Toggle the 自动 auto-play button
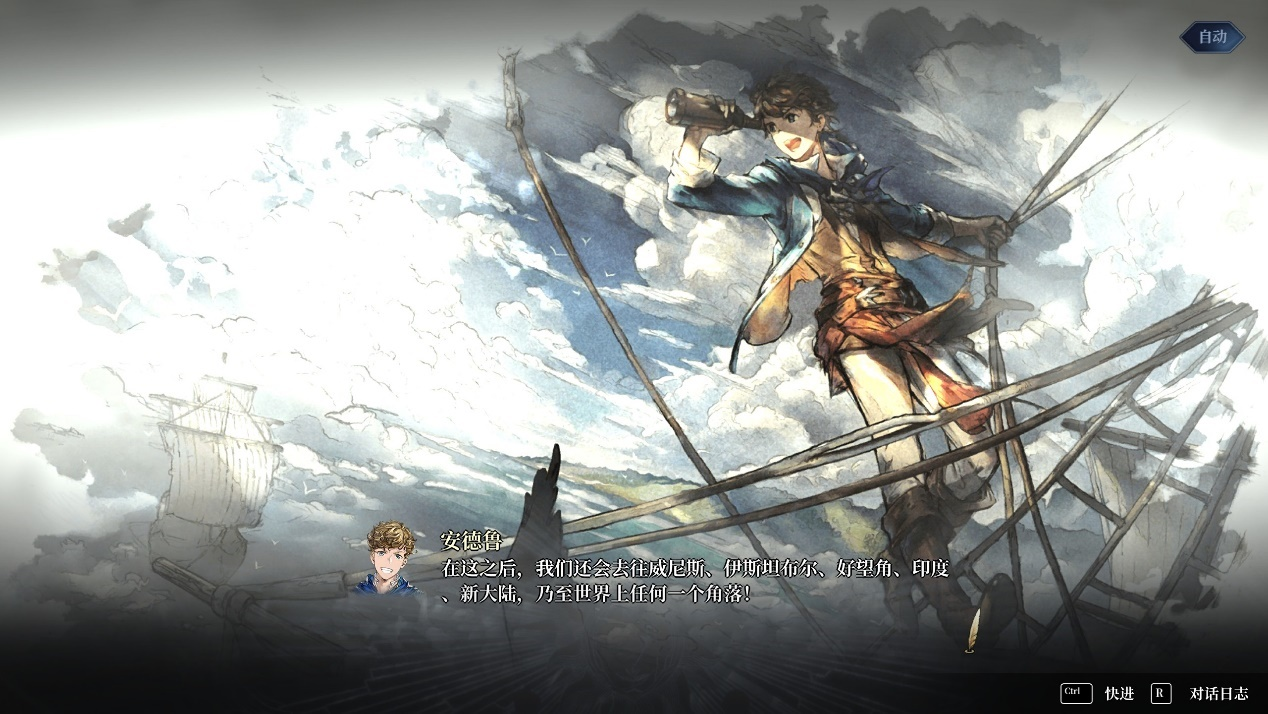 [x=1212, y=37]
